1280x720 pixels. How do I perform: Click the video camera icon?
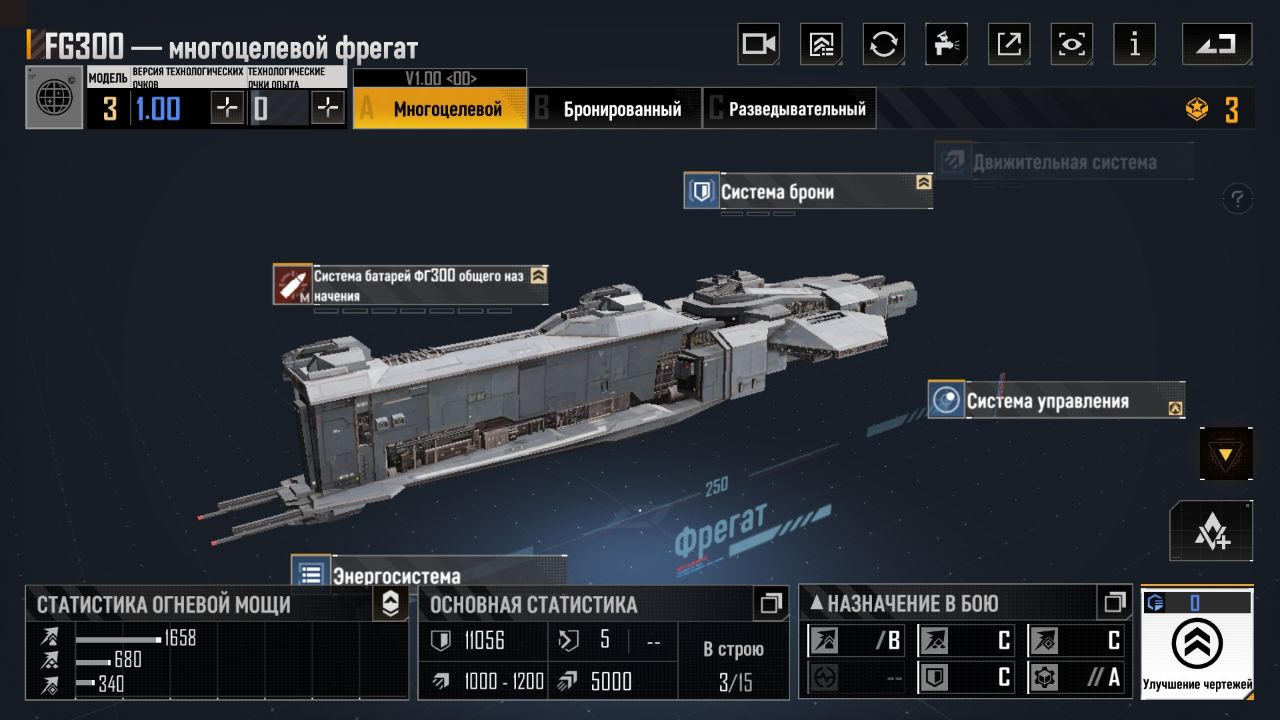pos(758,45)
